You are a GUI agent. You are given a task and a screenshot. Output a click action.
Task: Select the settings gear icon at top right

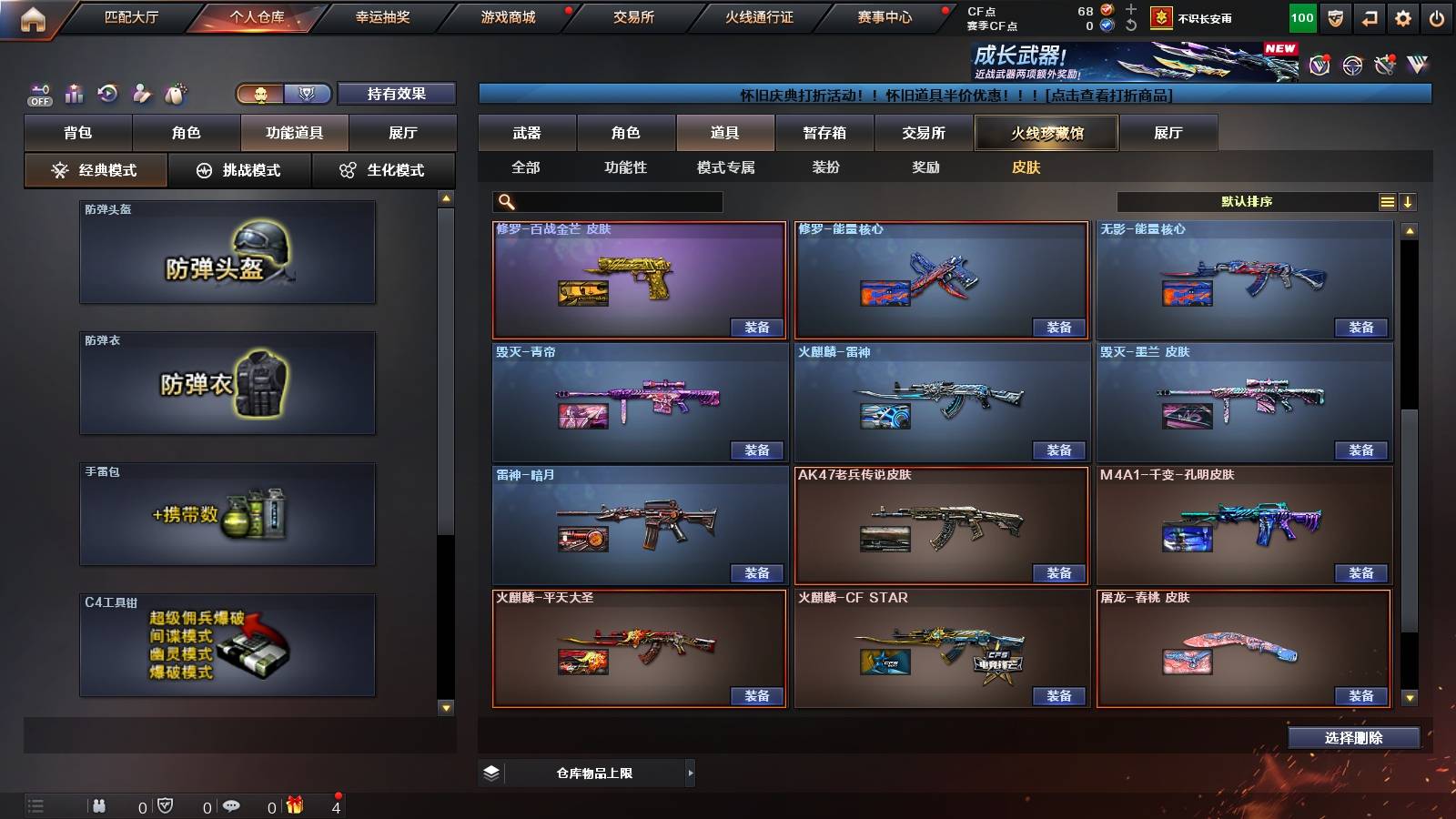[1403, 16]
